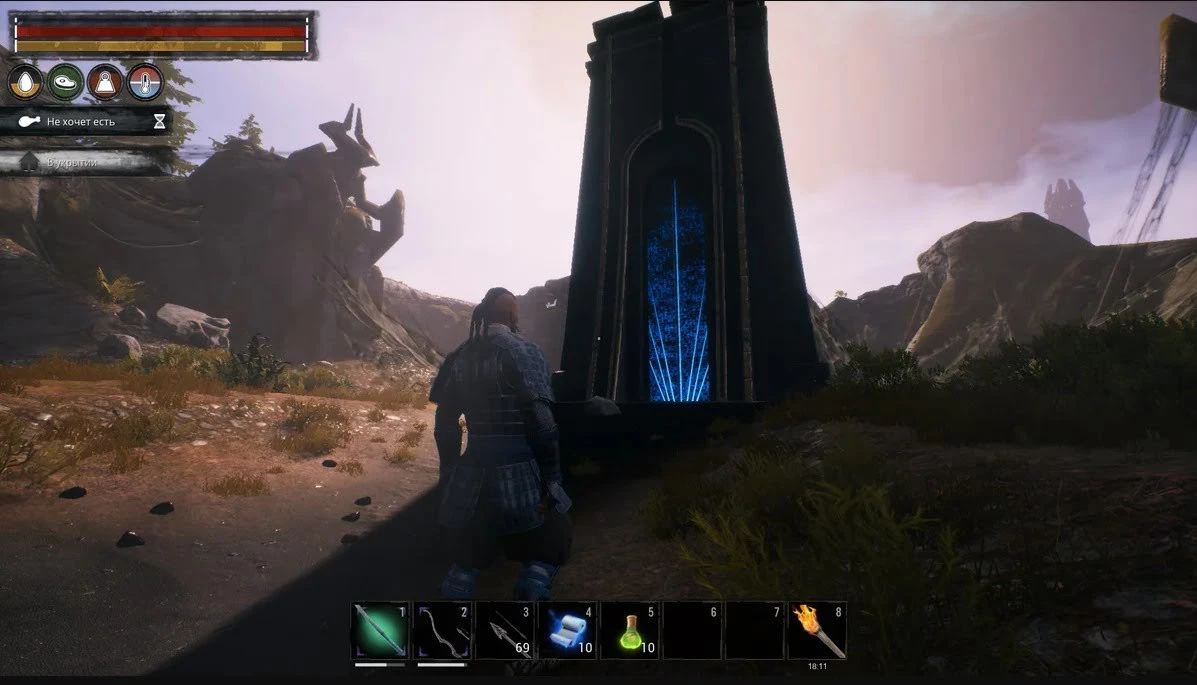Click the thirst water drop status icon

click(25, 82)
